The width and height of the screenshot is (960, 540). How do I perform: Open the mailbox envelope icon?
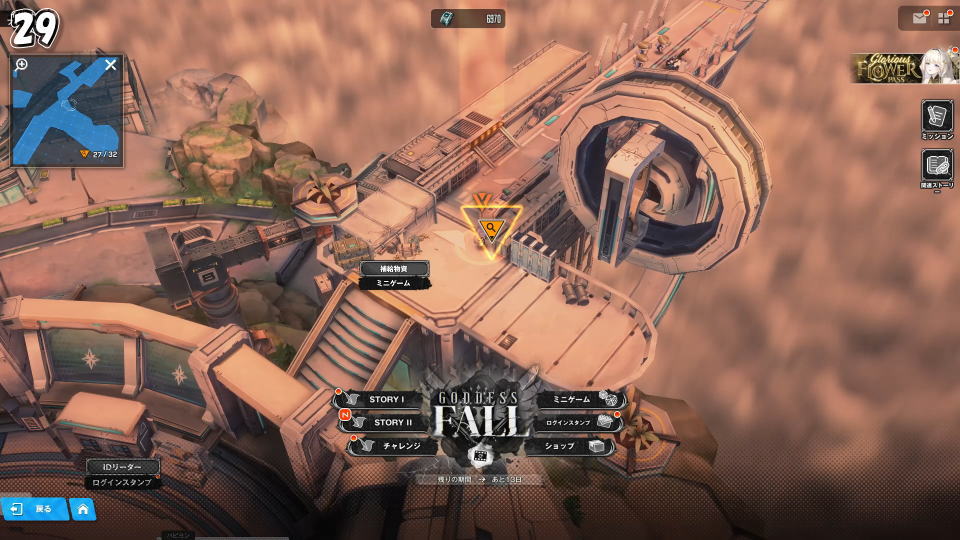(x=918, y=18)
